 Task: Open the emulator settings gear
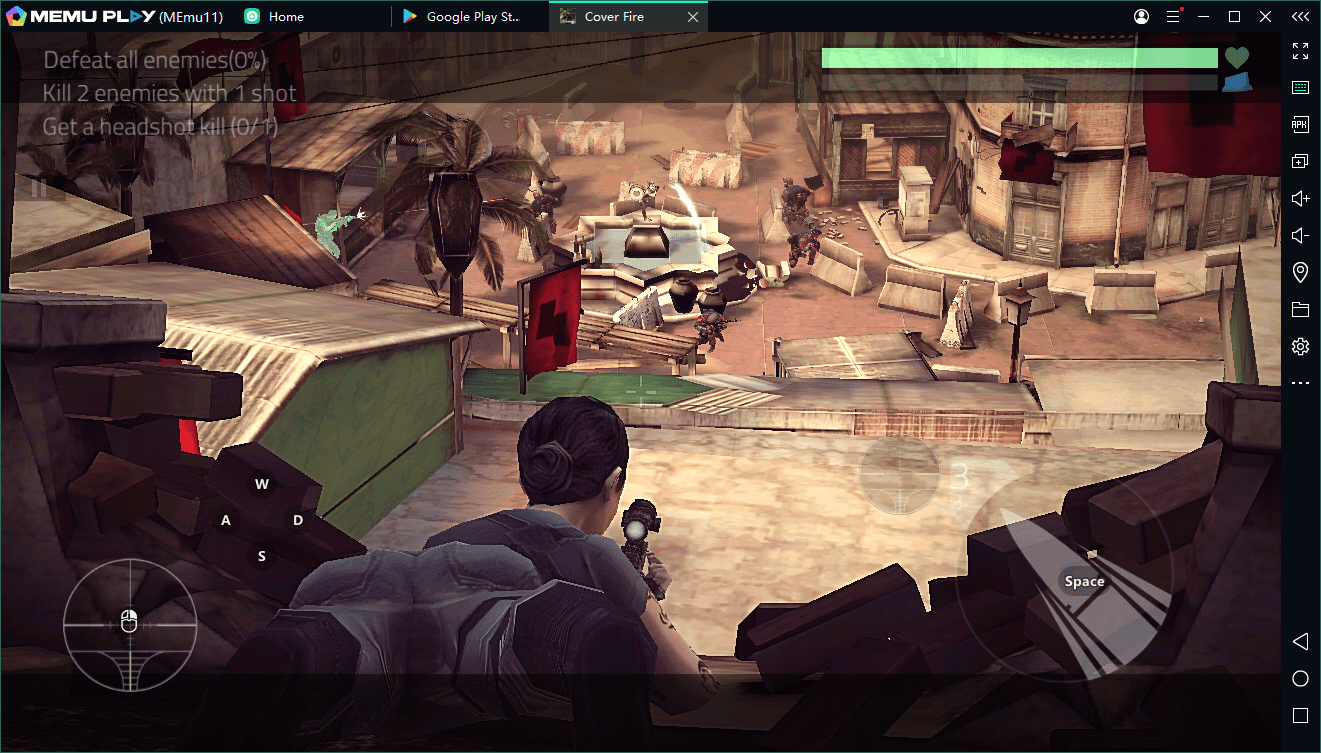1300,347
